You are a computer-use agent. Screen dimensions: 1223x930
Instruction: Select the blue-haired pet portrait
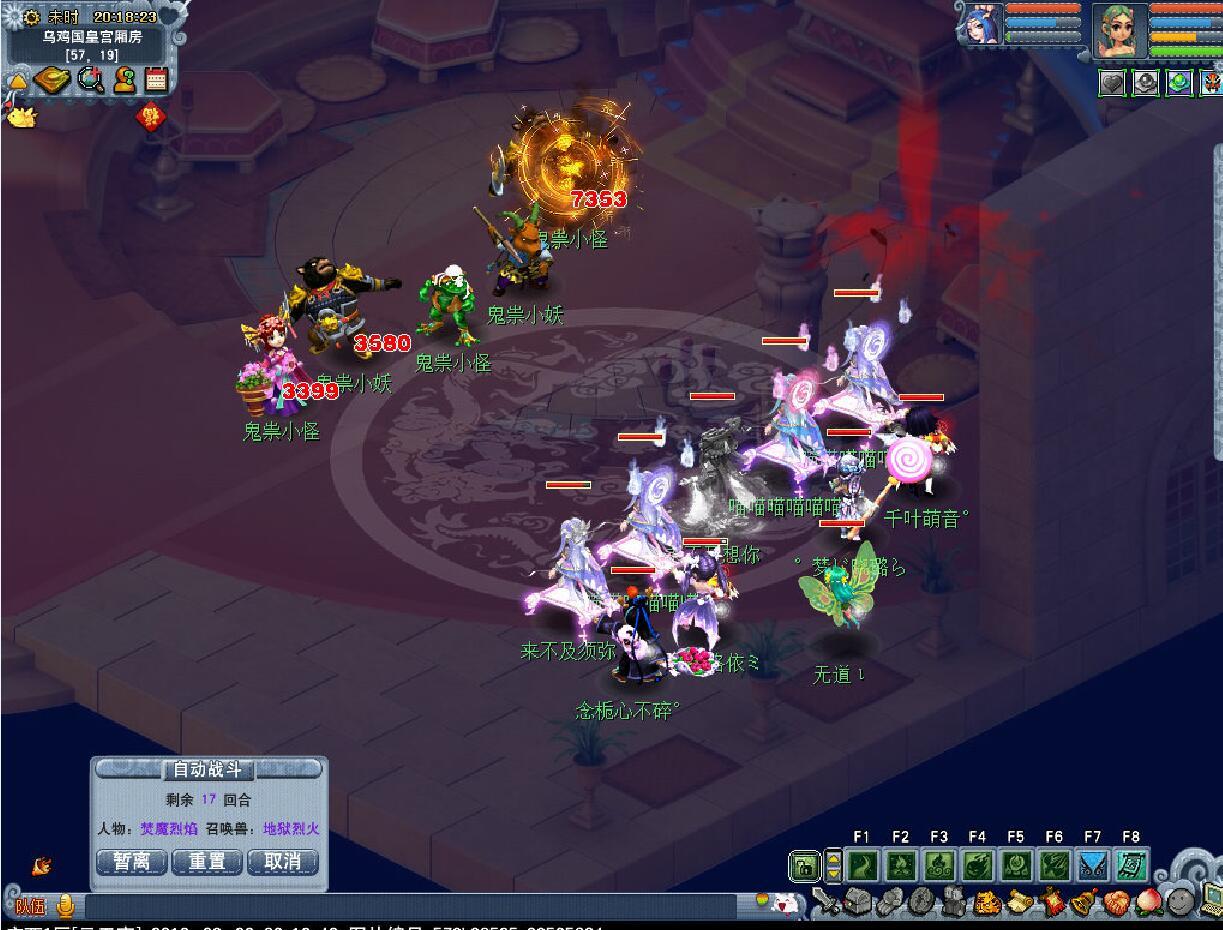[980, 24]
